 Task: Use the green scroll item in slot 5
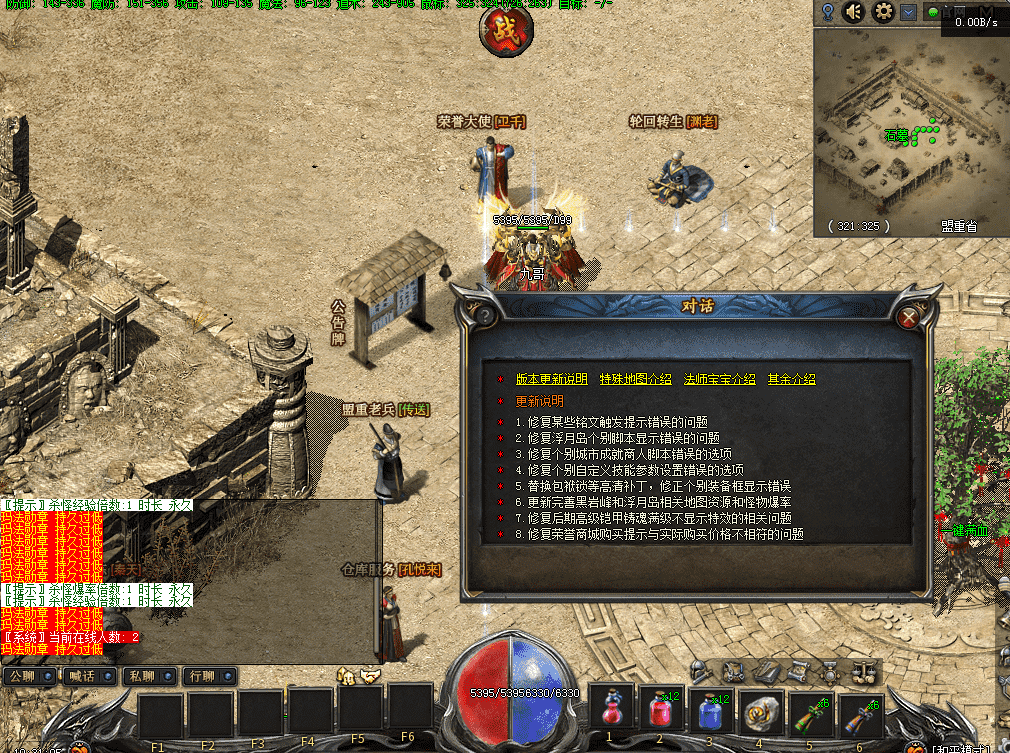[811, 710]
